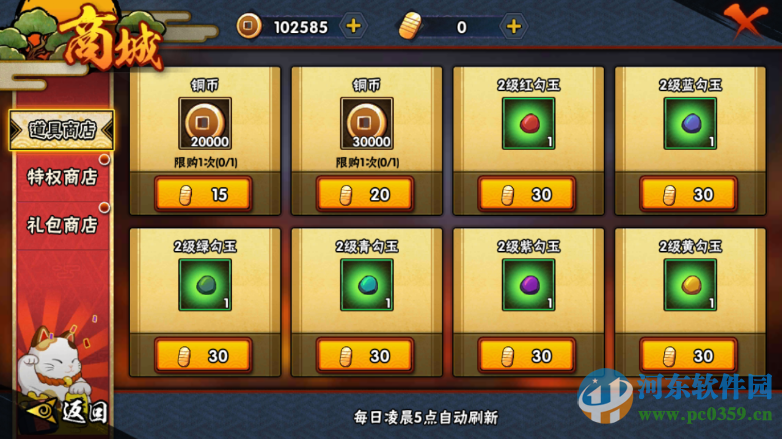Screen dimensions: 782x439
Task: Select the blue magatama item icon
Action: (690, 123)
